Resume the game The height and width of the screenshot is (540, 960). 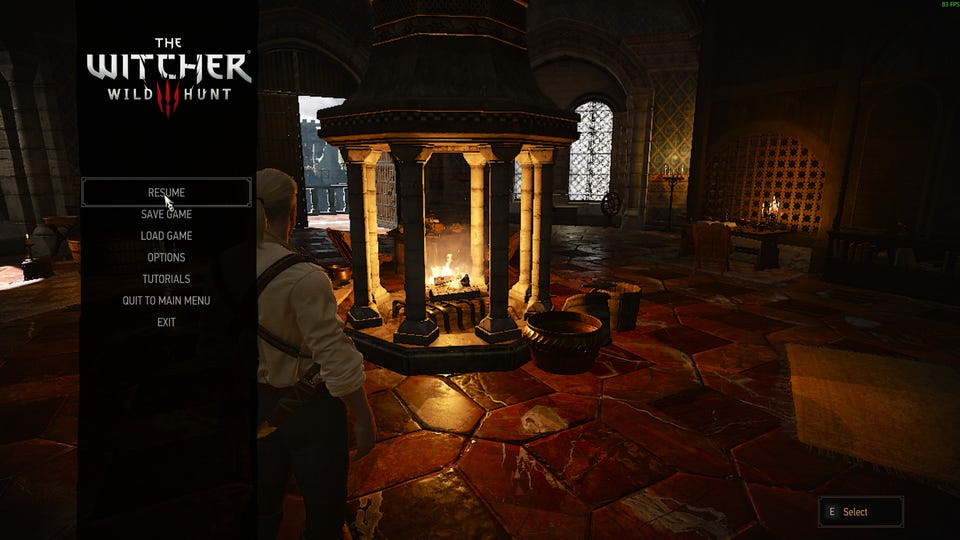[166, 192]
